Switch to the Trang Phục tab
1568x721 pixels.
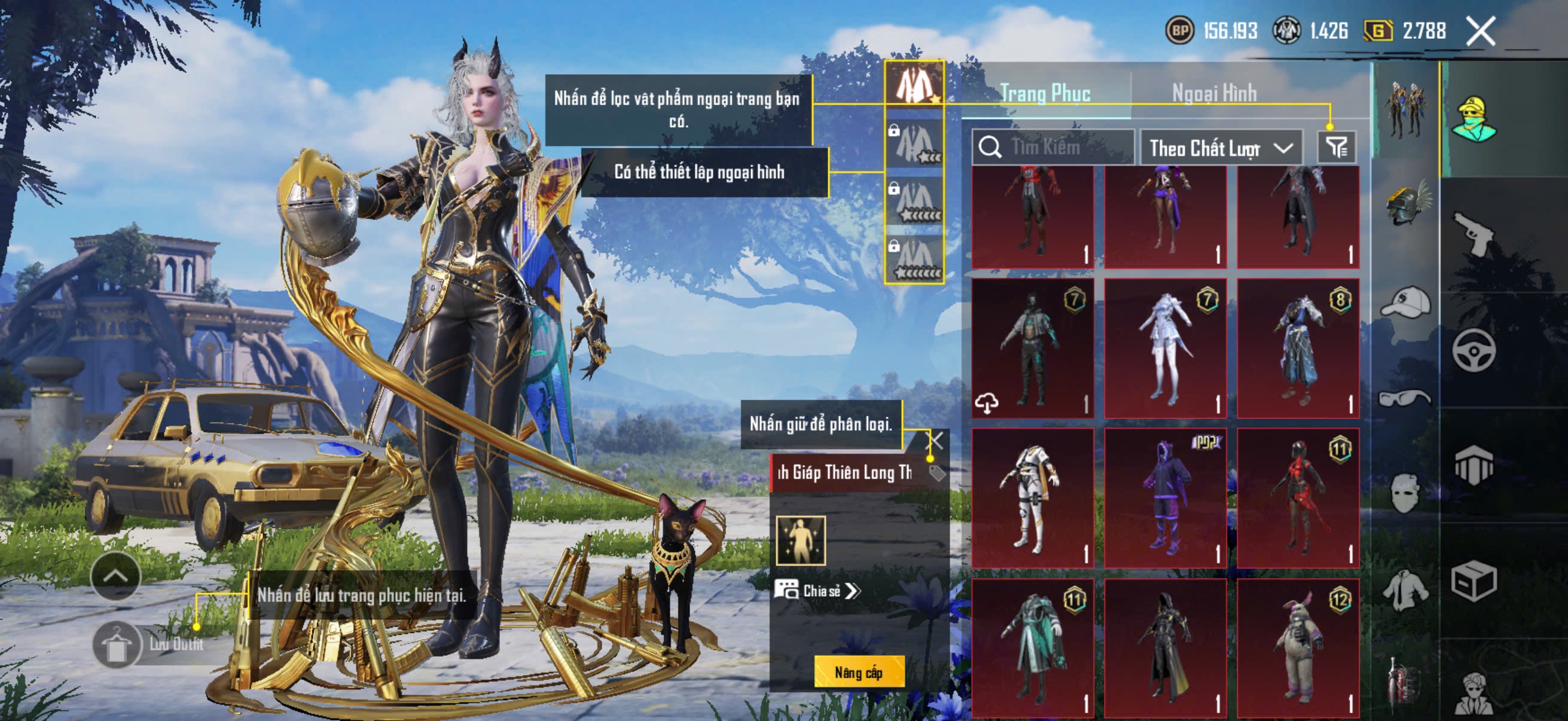coord(1045,94)
